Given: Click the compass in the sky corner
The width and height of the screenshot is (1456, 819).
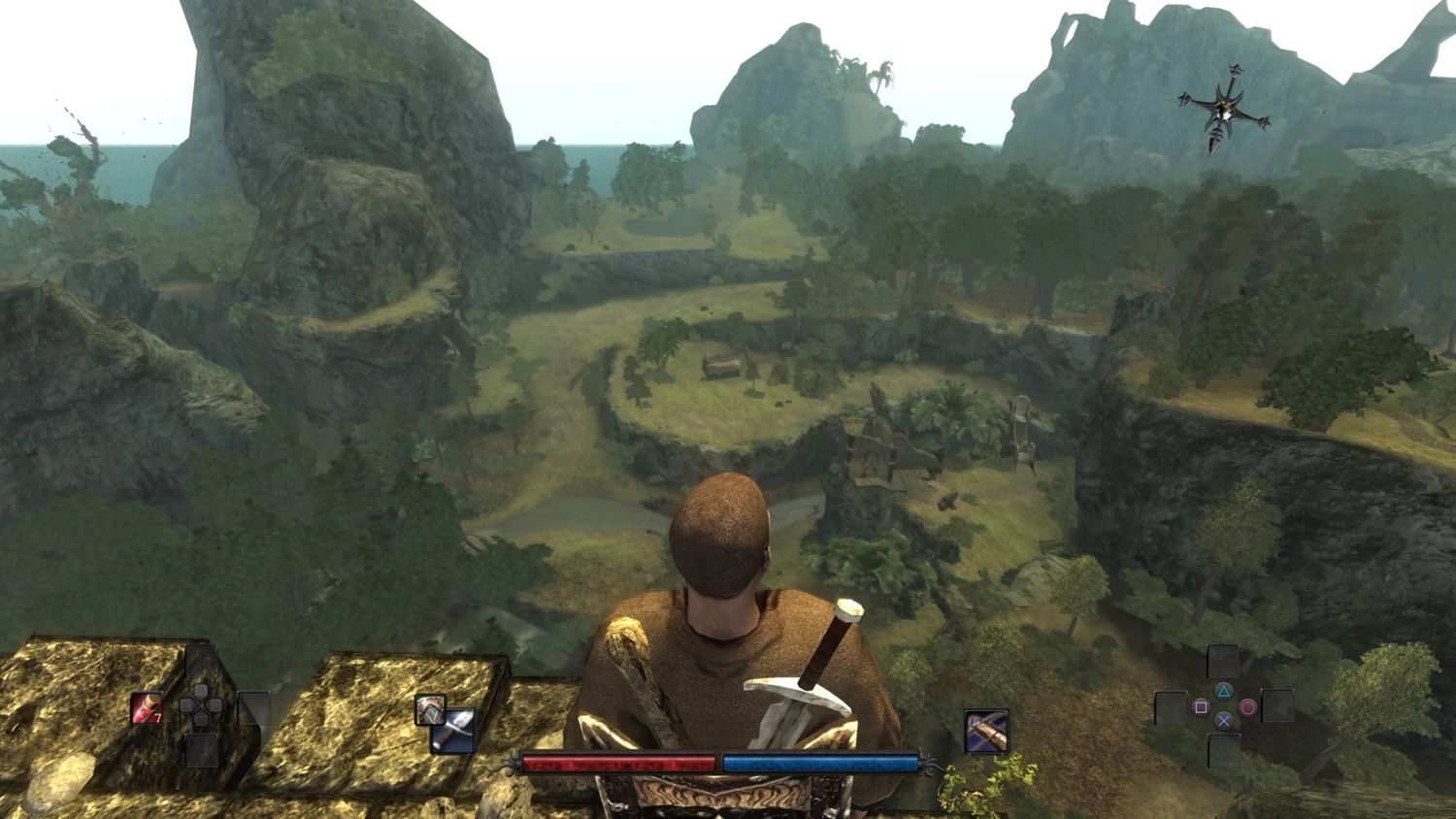Looking at the screenshot, I should [1224, 110].
